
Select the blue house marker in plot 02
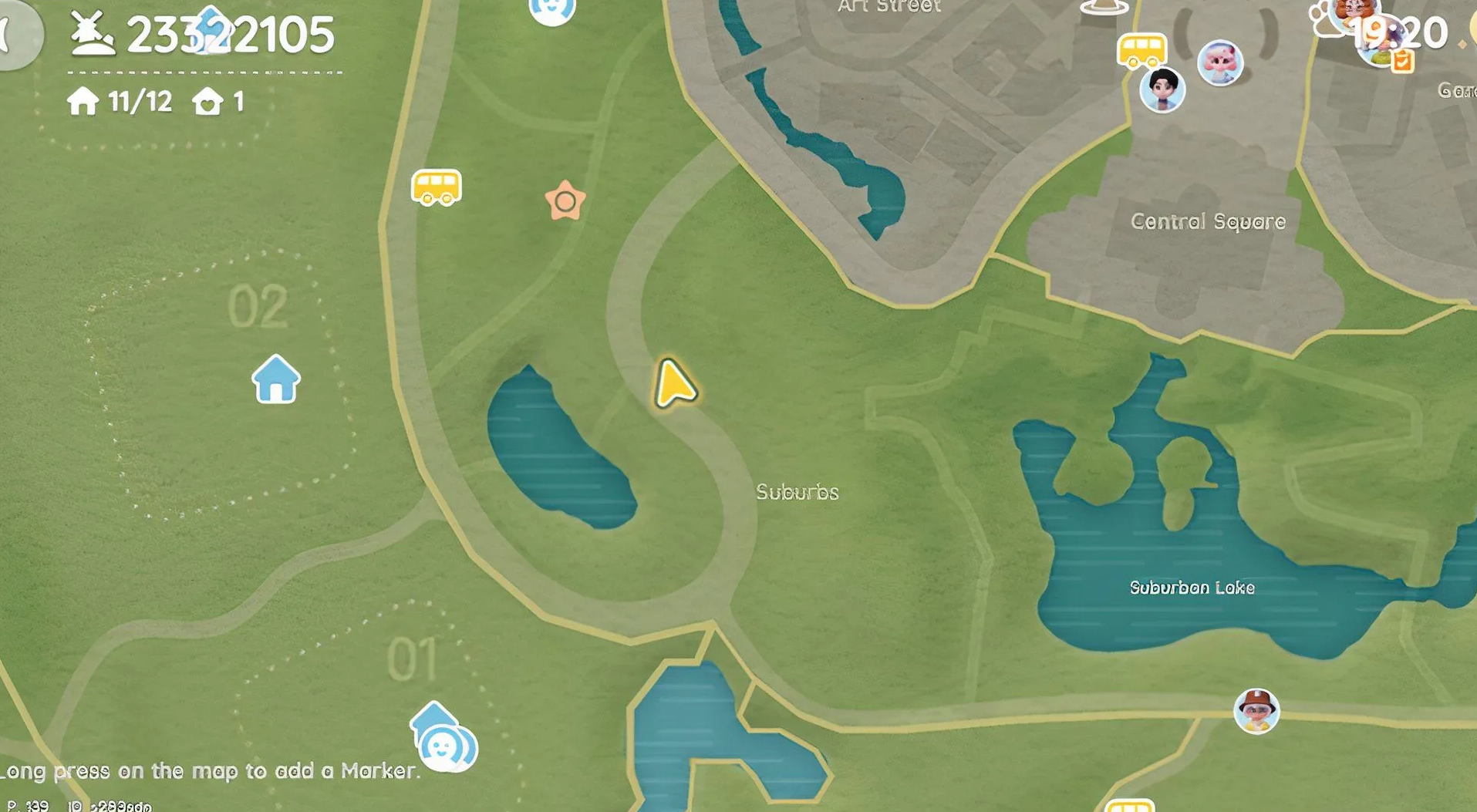276,379
